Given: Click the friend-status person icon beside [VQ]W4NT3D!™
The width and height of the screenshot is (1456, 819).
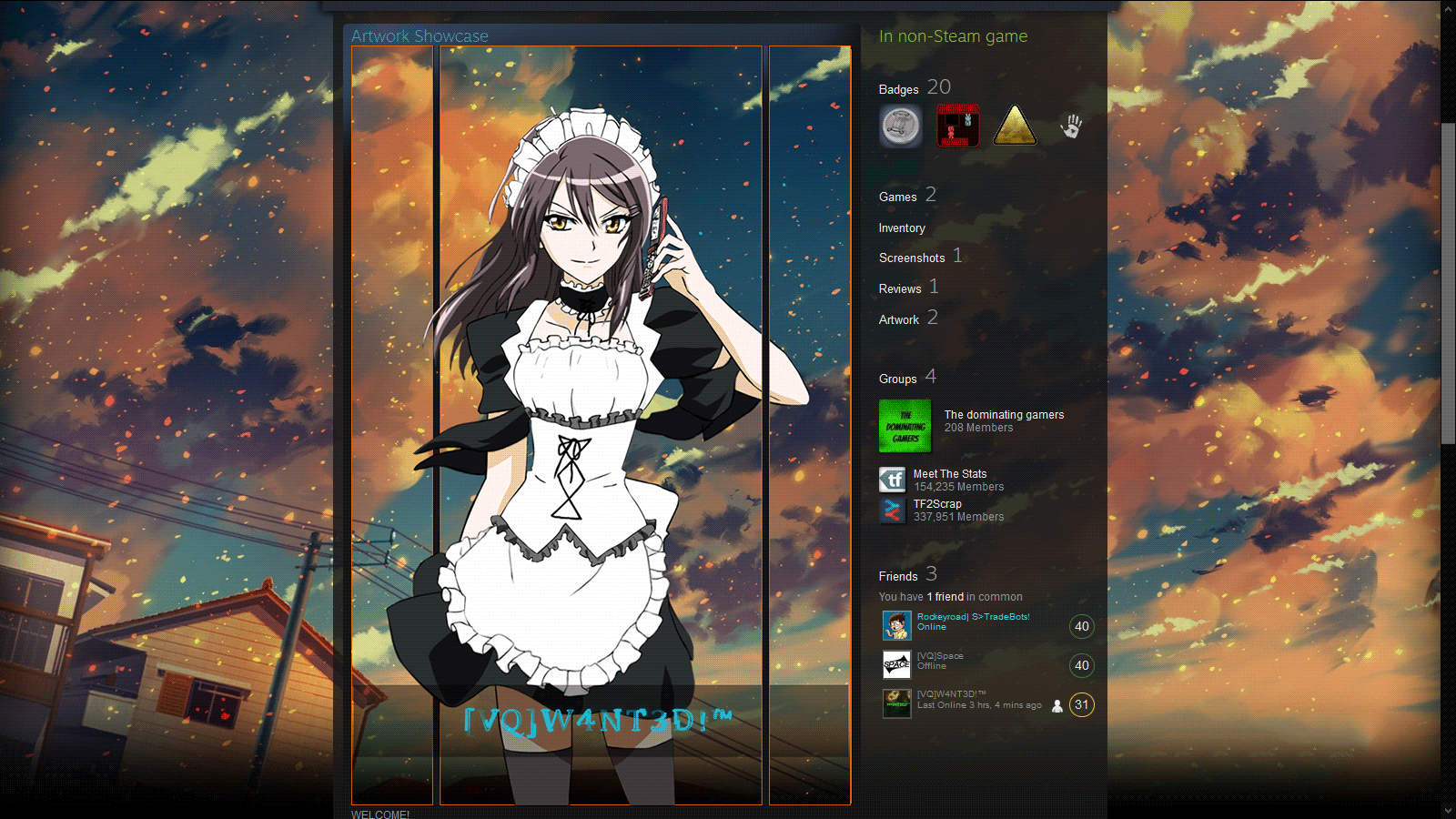Looking at the screenshot, I should tap(1056, 704).
